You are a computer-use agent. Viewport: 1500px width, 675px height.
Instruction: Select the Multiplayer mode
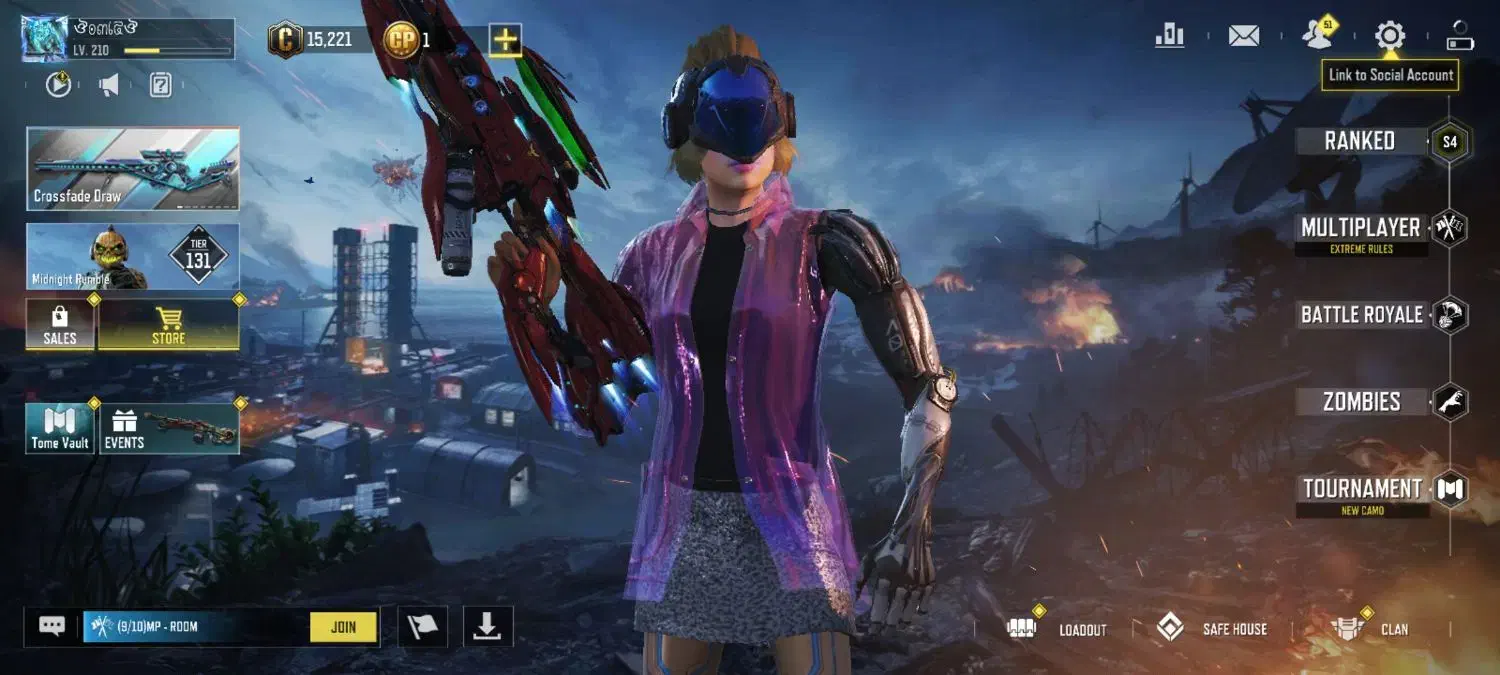[x=1361, y=228]
